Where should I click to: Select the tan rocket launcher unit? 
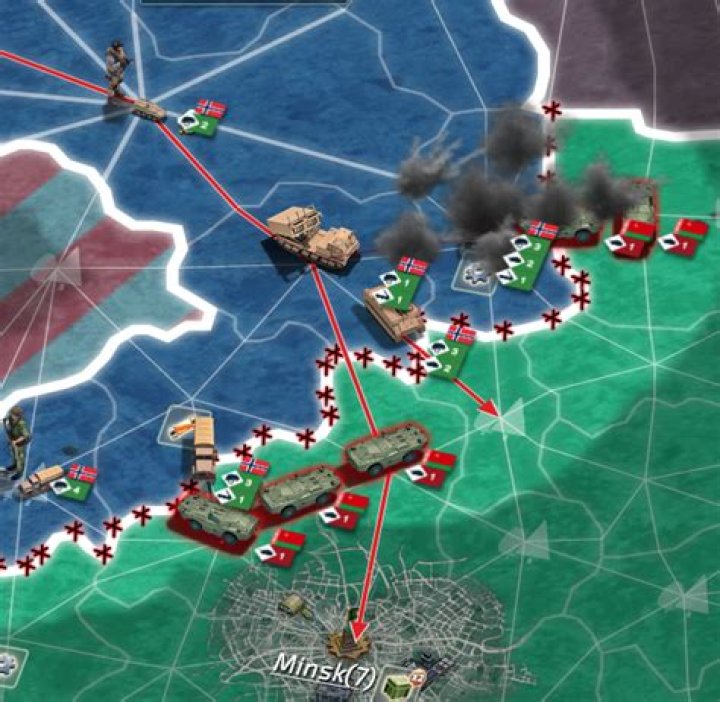[314, 238]
